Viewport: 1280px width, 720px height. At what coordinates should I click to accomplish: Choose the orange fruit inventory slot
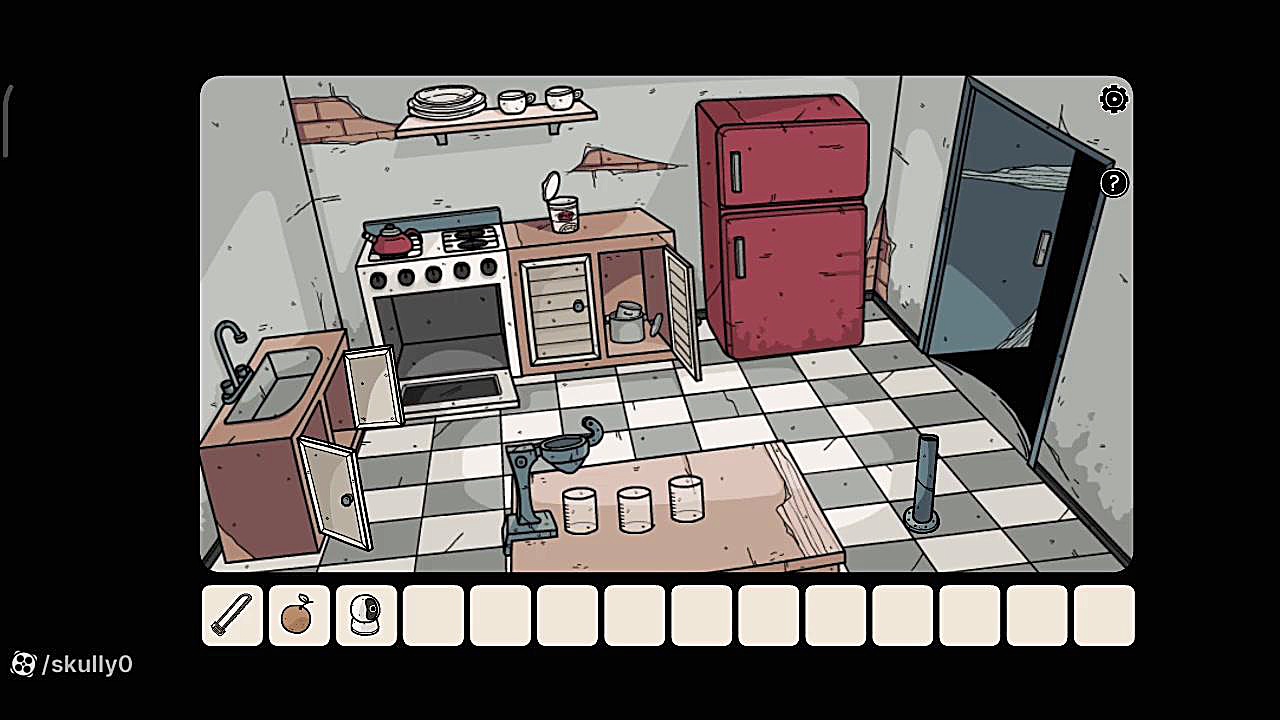pos(299,615)
